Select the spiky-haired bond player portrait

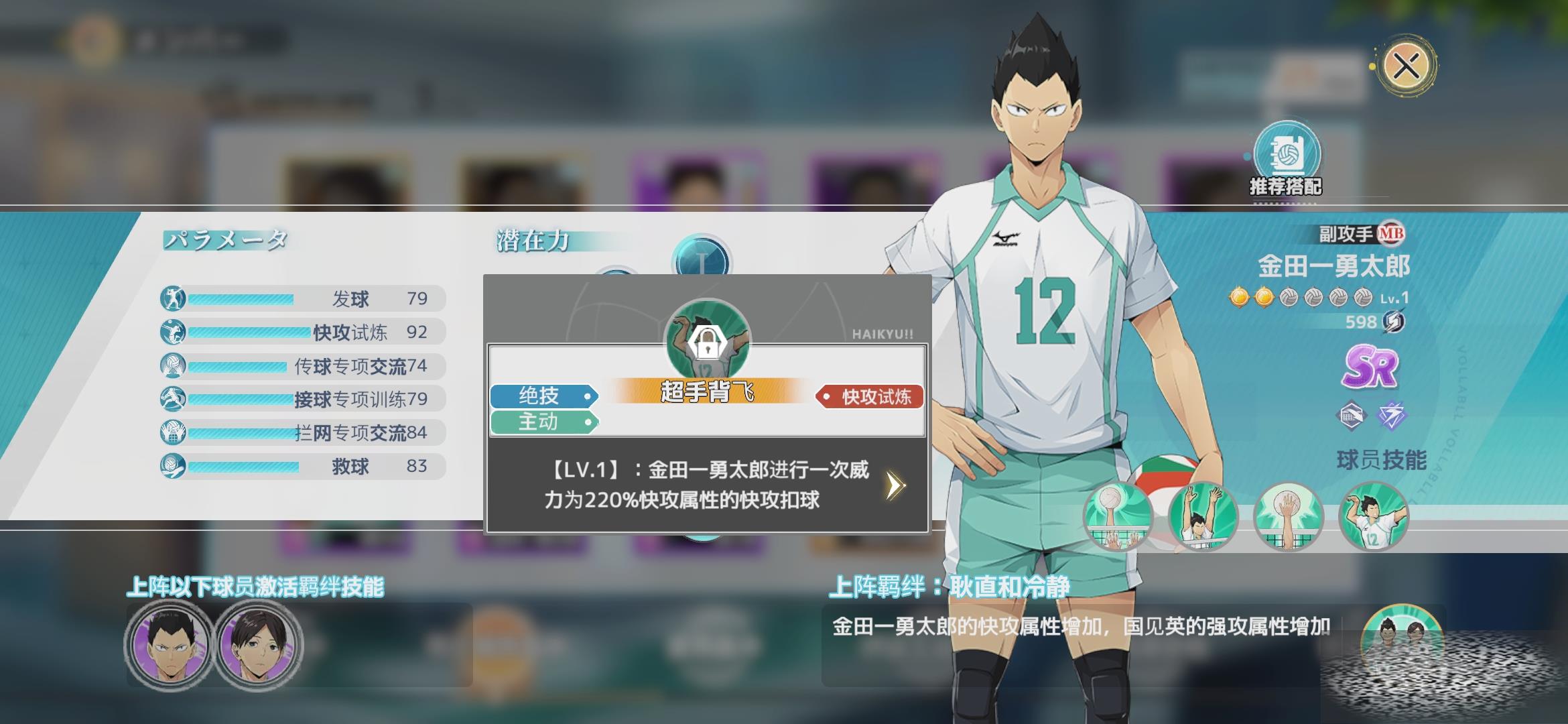[x=170, y=645]
